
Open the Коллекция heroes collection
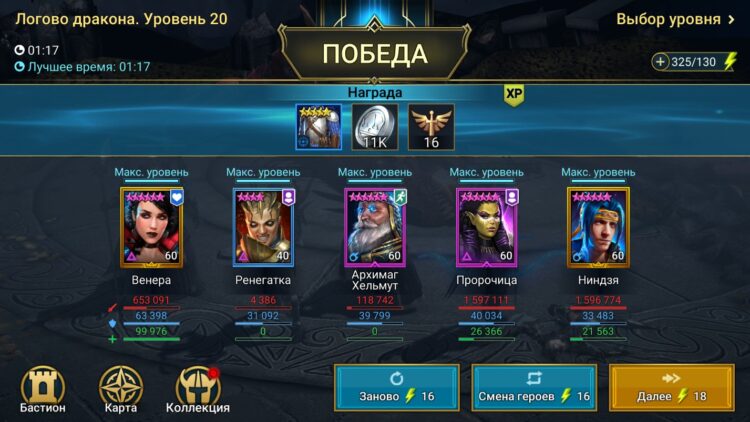pyautogui.click(x=198, y=390)
